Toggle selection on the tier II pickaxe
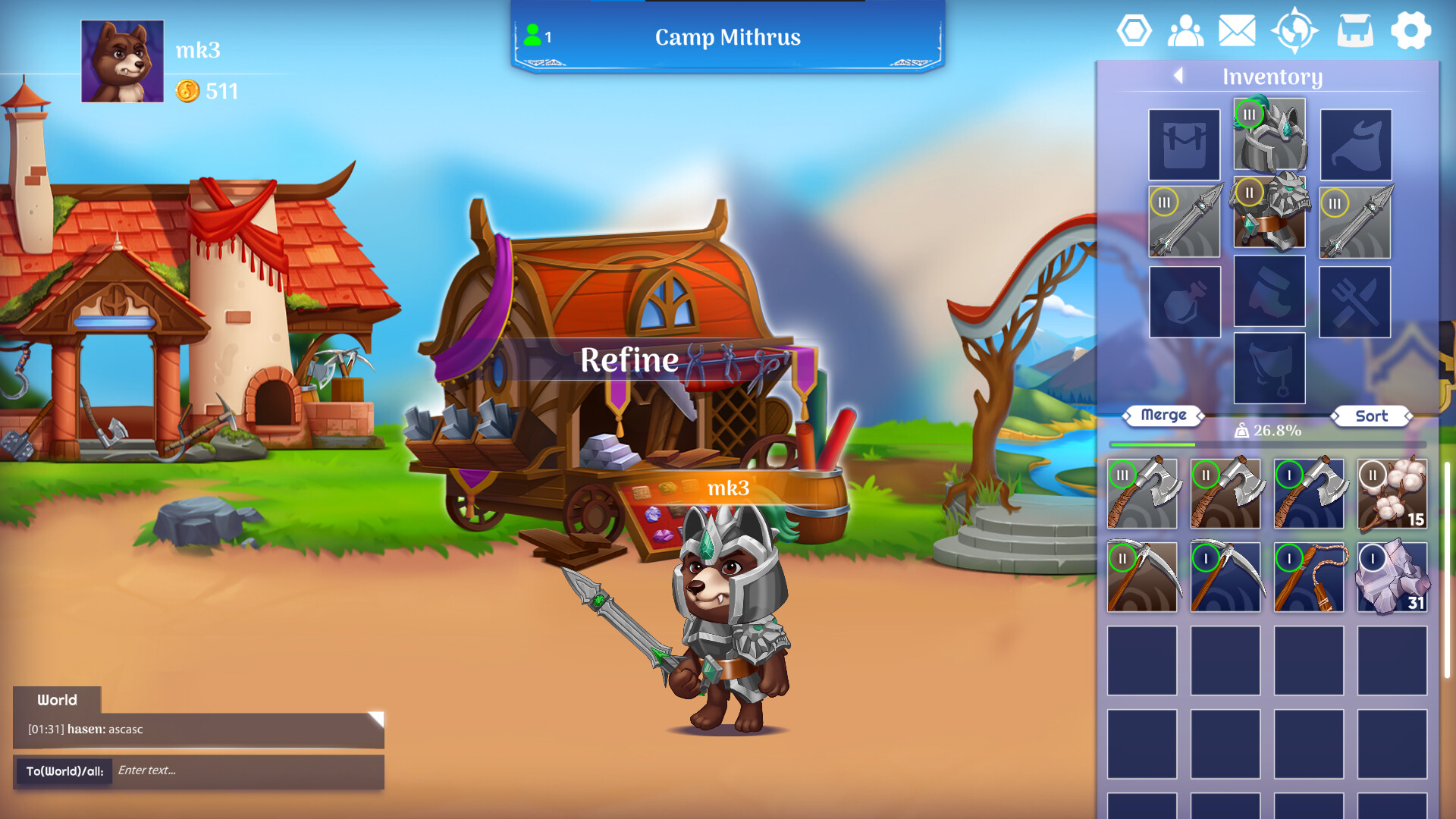The width and height of the screenshot is (1456, 819). coord(1144,576)
